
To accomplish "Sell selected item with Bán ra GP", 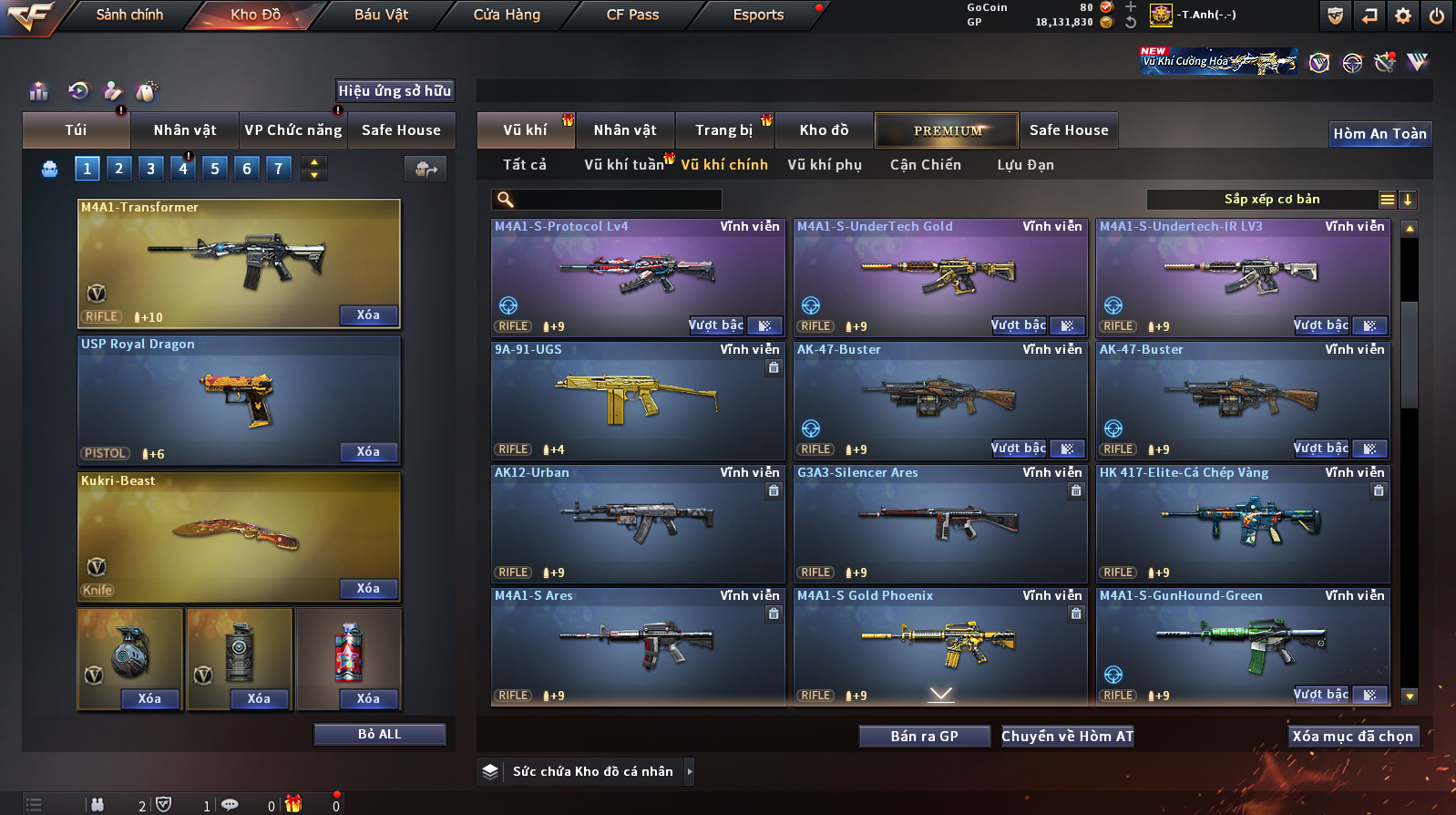I will (924, 737).
